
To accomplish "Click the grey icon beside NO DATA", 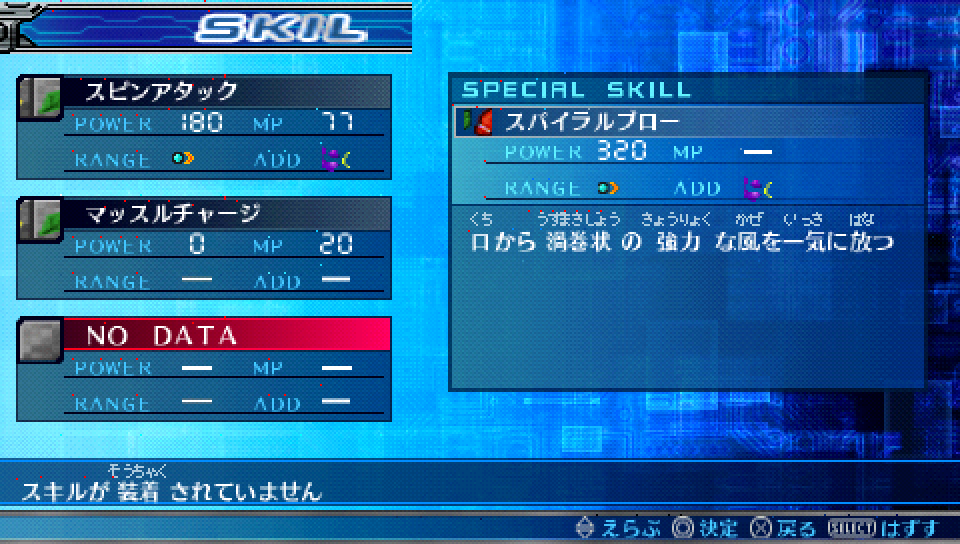I will pos(41,339).
